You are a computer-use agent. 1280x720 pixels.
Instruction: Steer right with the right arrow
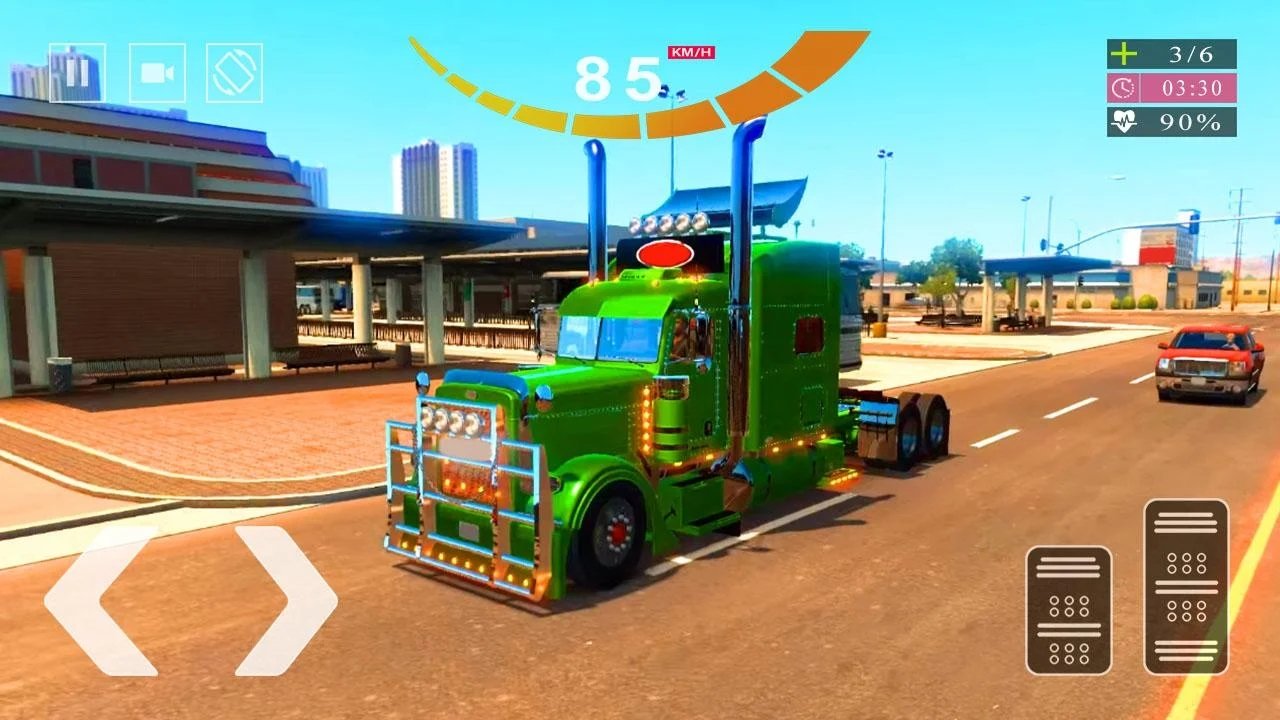(x=286, y=600)
